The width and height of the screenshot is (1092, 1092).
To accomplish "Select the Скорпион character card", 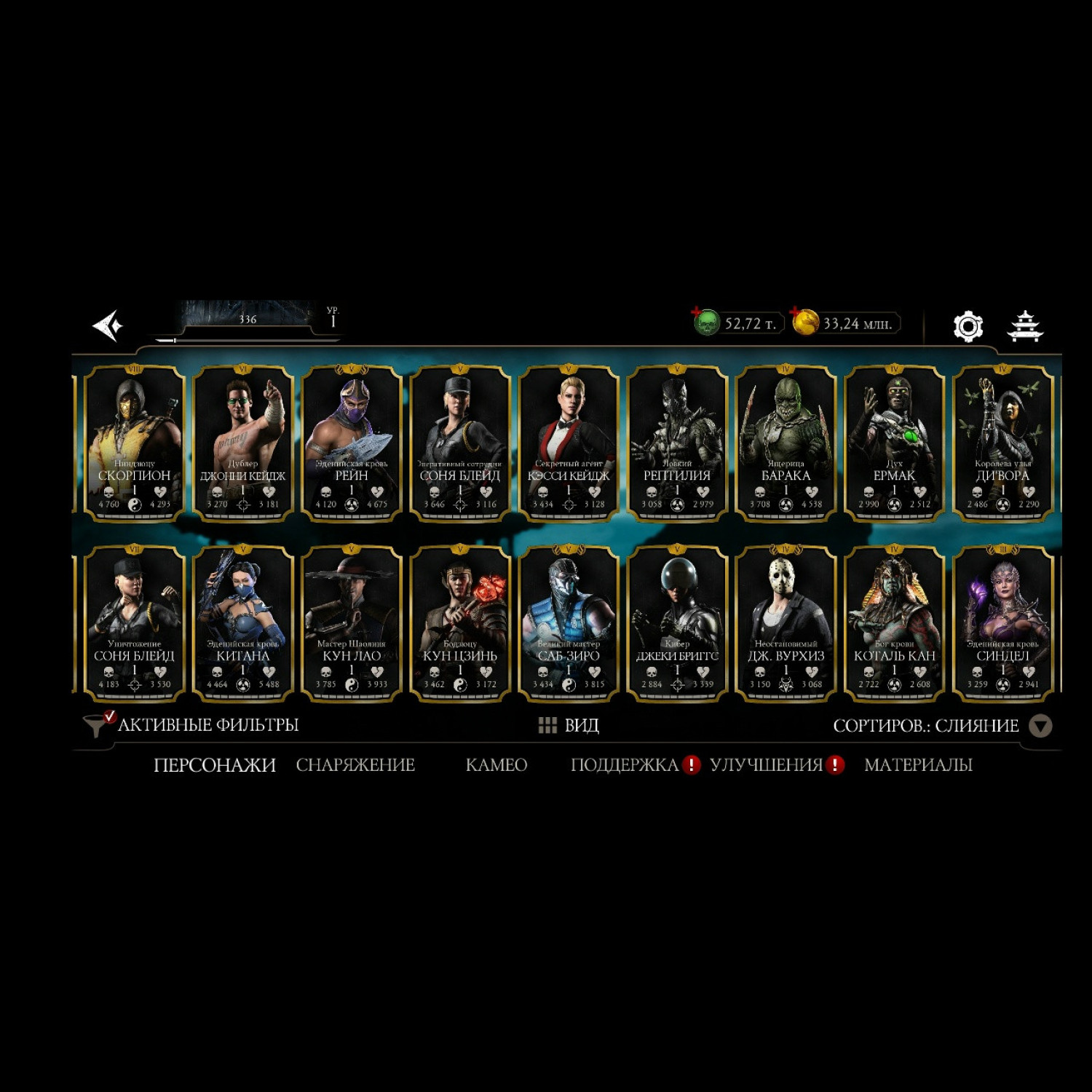I will tap(134, 443).
